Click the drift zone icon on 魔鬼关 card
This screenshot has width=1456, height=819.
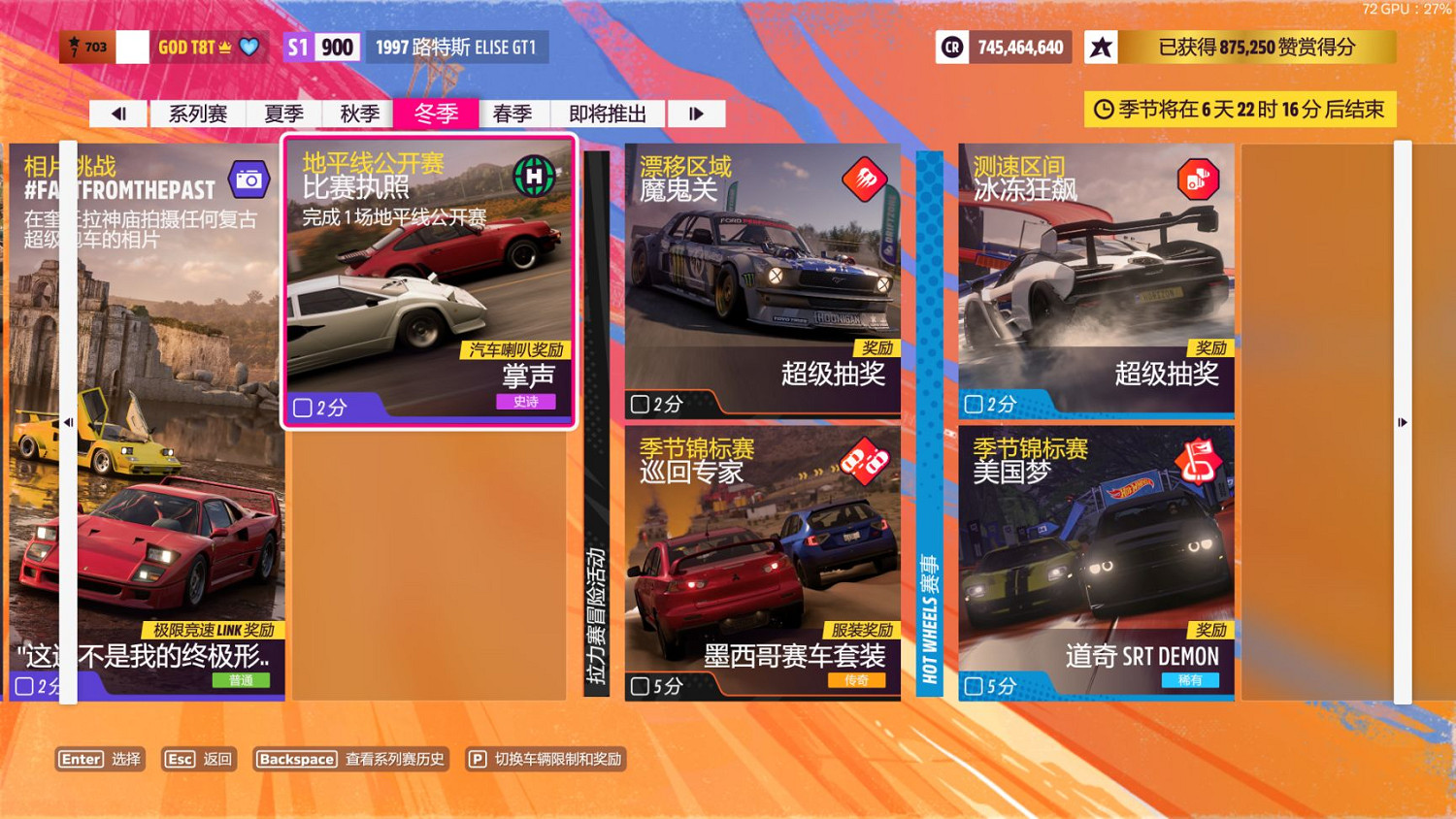tap(864, 180)
